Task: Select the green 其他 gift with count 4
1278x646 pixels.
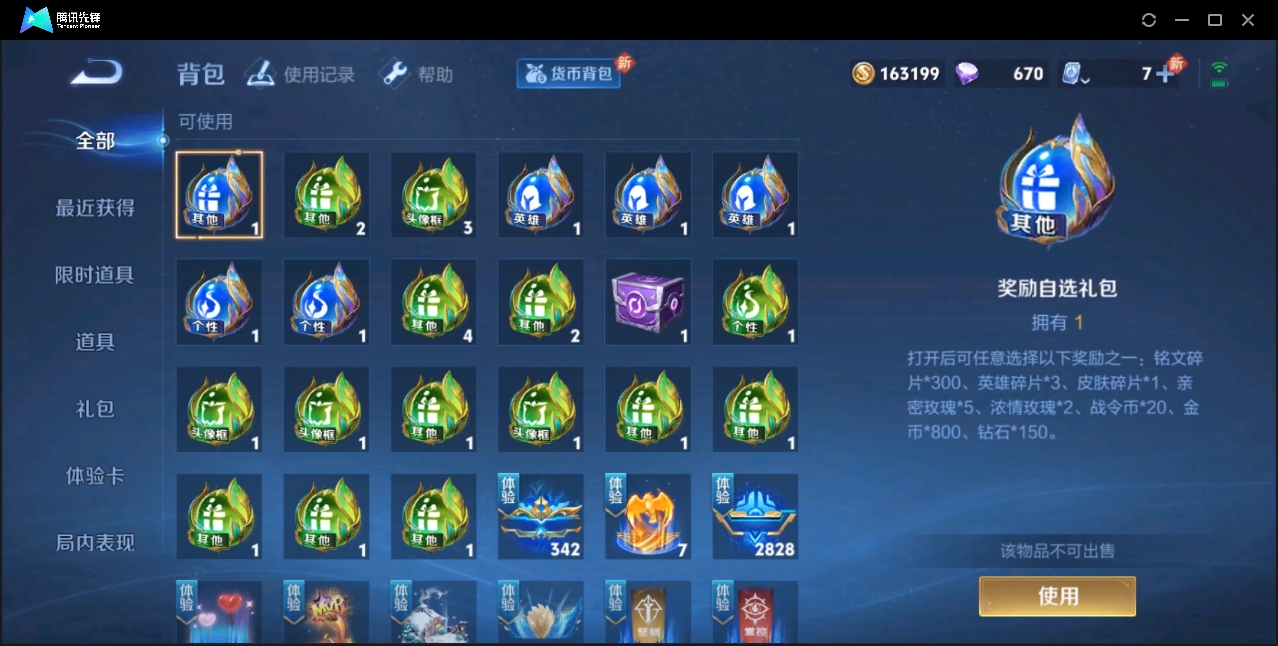Action: coord(433,302)
